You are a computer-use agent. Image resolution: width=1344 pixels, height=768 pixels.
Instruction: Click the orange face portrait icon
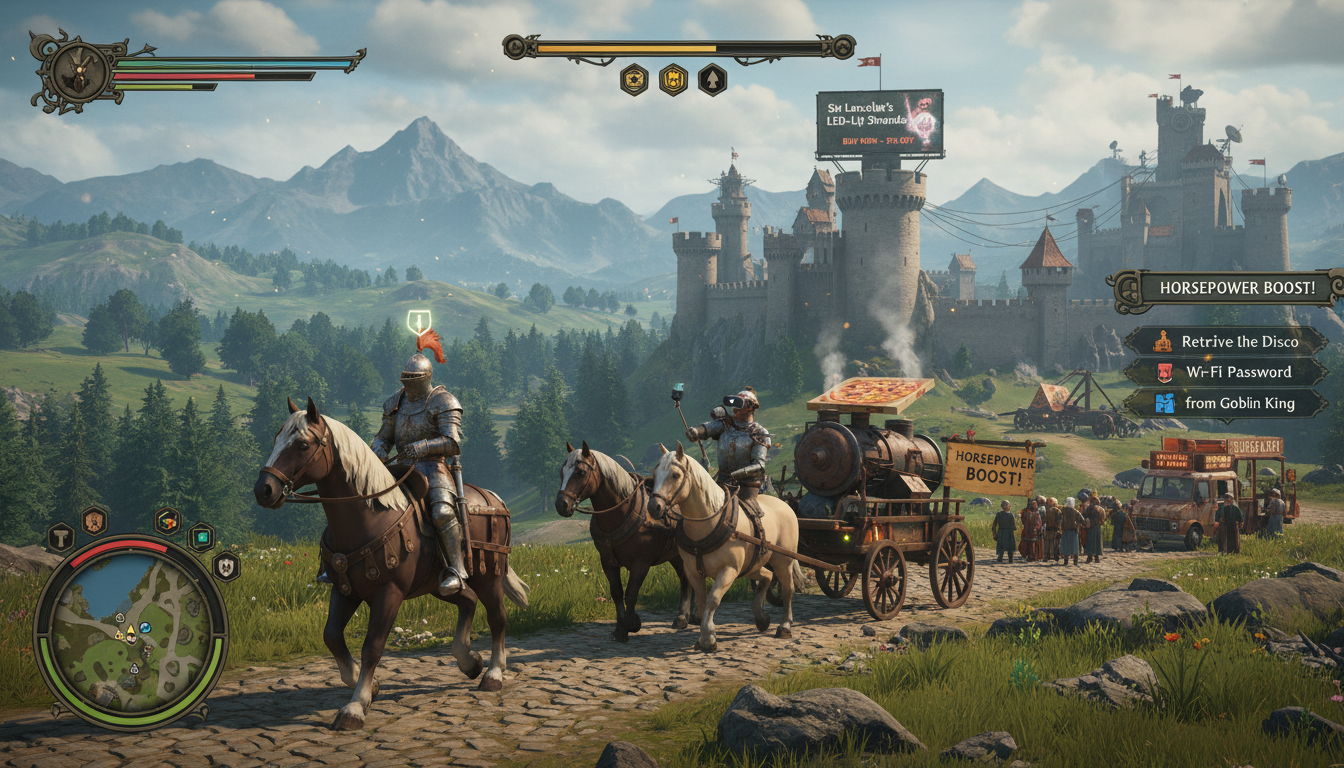tap(94, 519)
